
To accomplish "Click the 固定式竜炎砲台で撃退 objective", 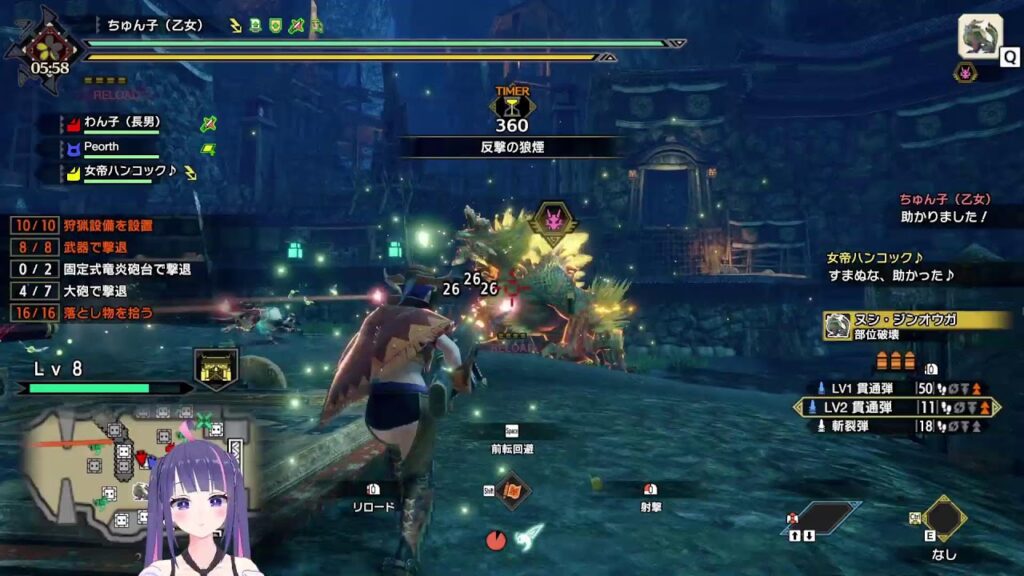I will tap(100, 269).
